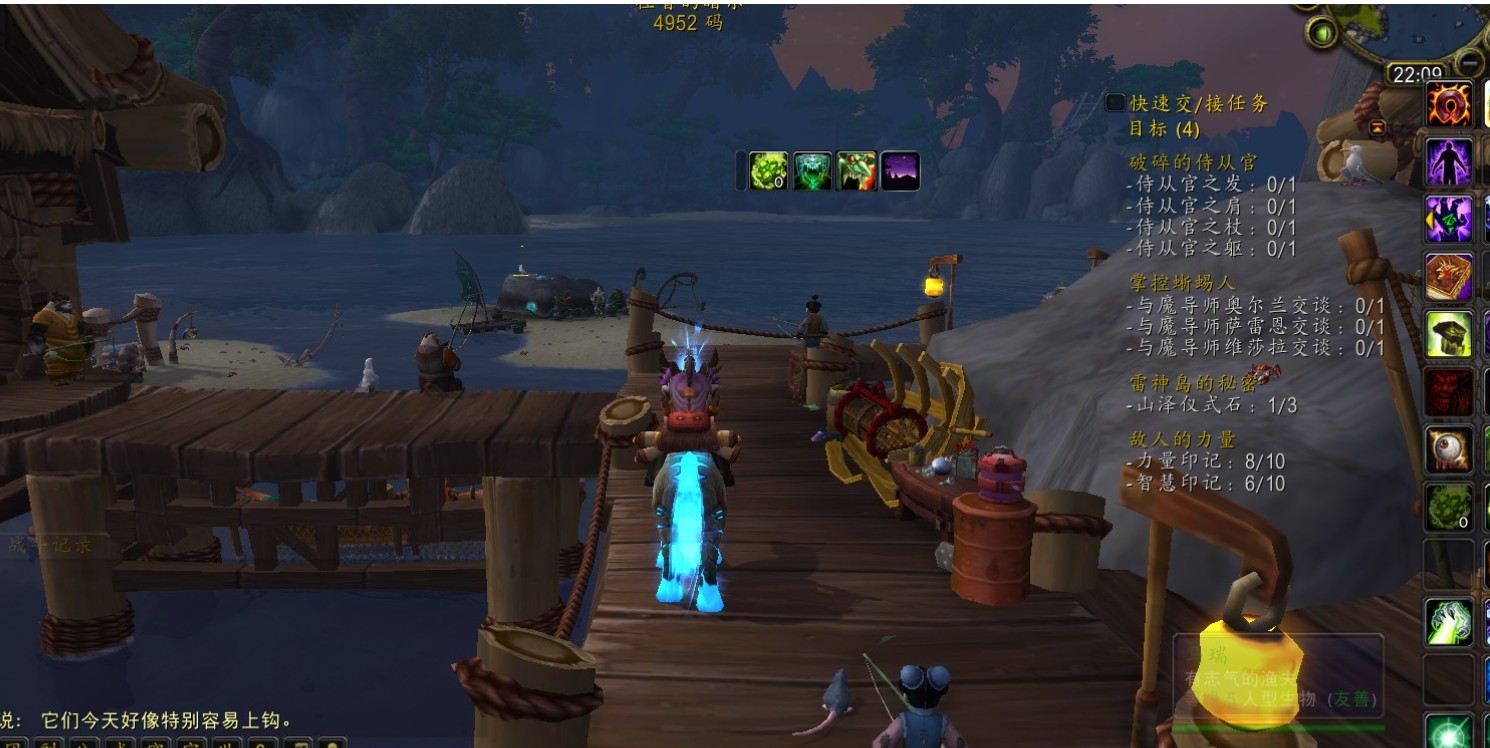Click the green tracking orb beside minimap
The height and width of the screenshot is (748, 1490).
(x=1323, y=33)
